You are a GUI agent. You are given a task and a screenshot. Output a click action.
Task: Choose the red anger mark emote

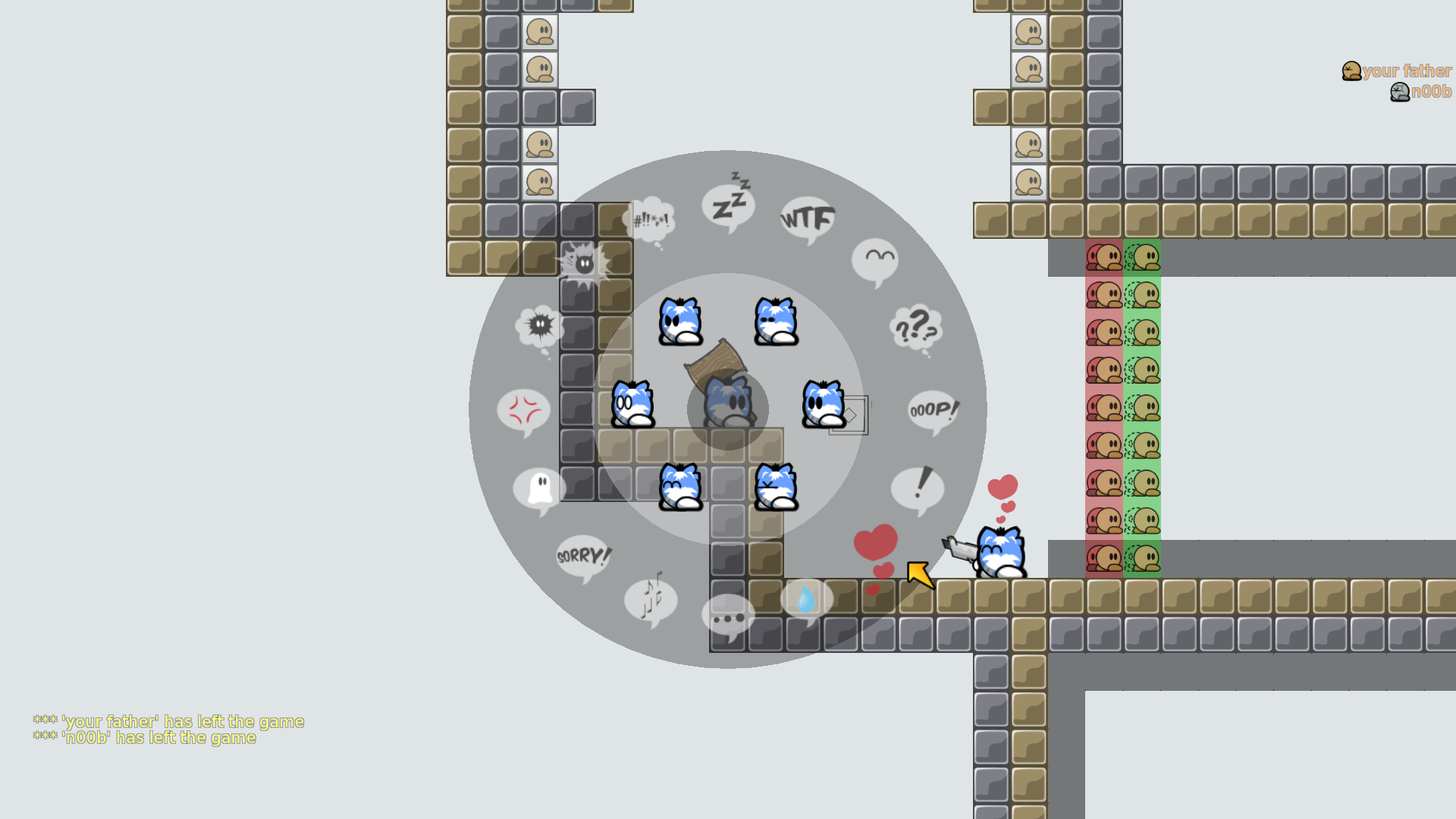(523, 410)
